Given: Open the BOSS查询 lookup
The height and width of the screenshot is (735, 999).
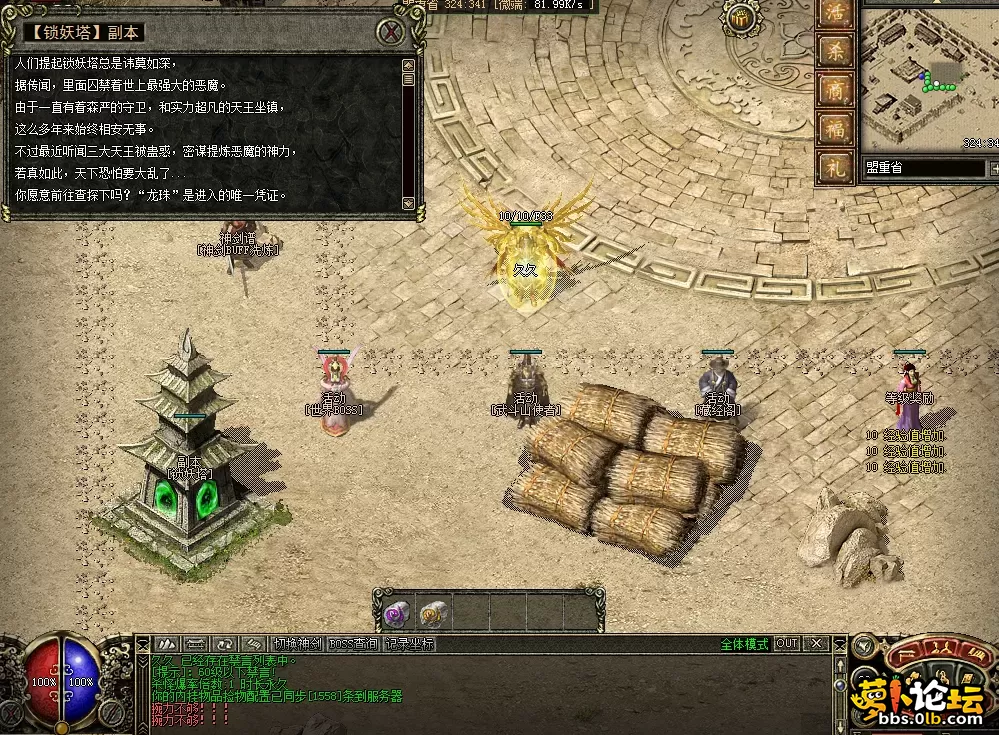Looking at the screenshot, I should [353, 644].
